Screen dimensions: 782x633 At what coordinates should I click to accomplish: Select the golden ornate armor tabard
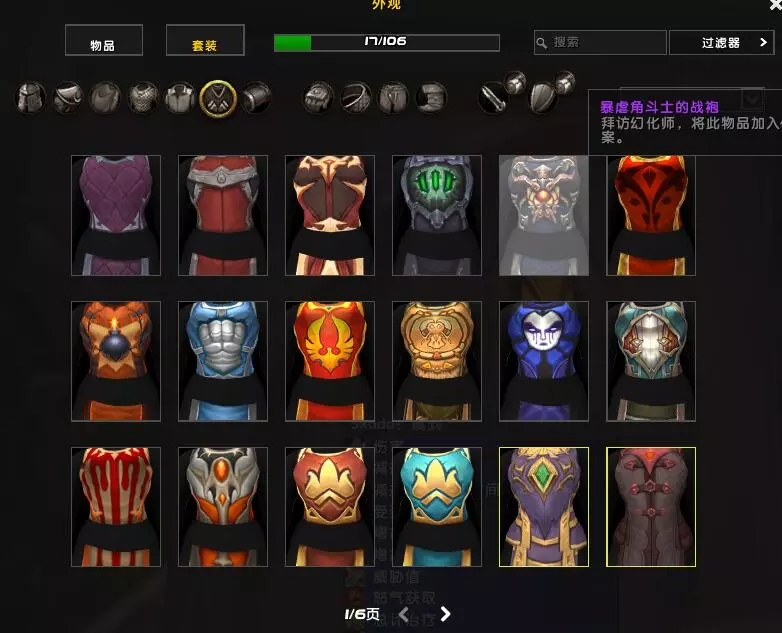[x=437, y=361]
